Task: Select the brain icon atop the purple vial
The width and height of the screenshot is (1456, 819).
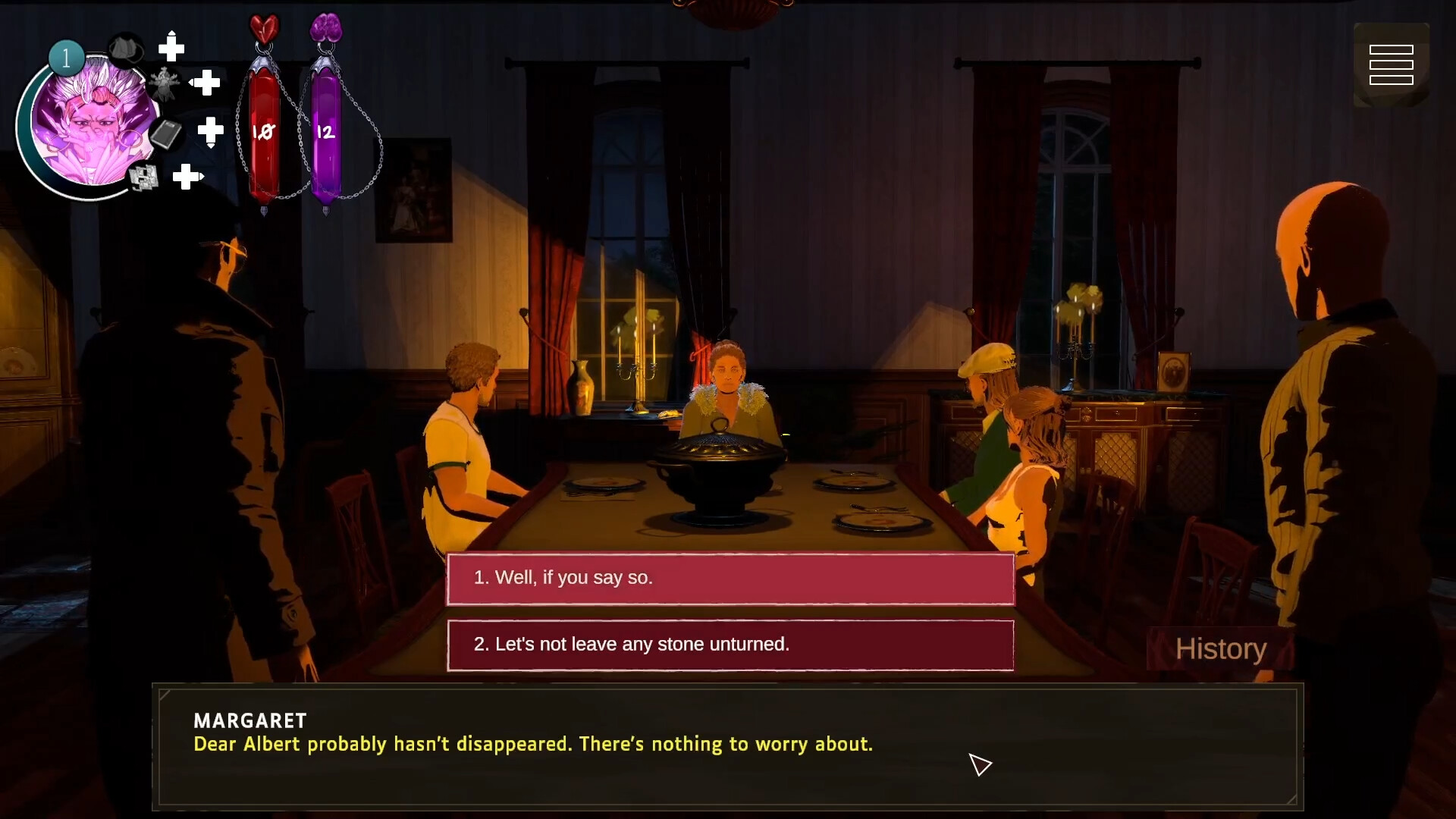Action: (326, 29)
